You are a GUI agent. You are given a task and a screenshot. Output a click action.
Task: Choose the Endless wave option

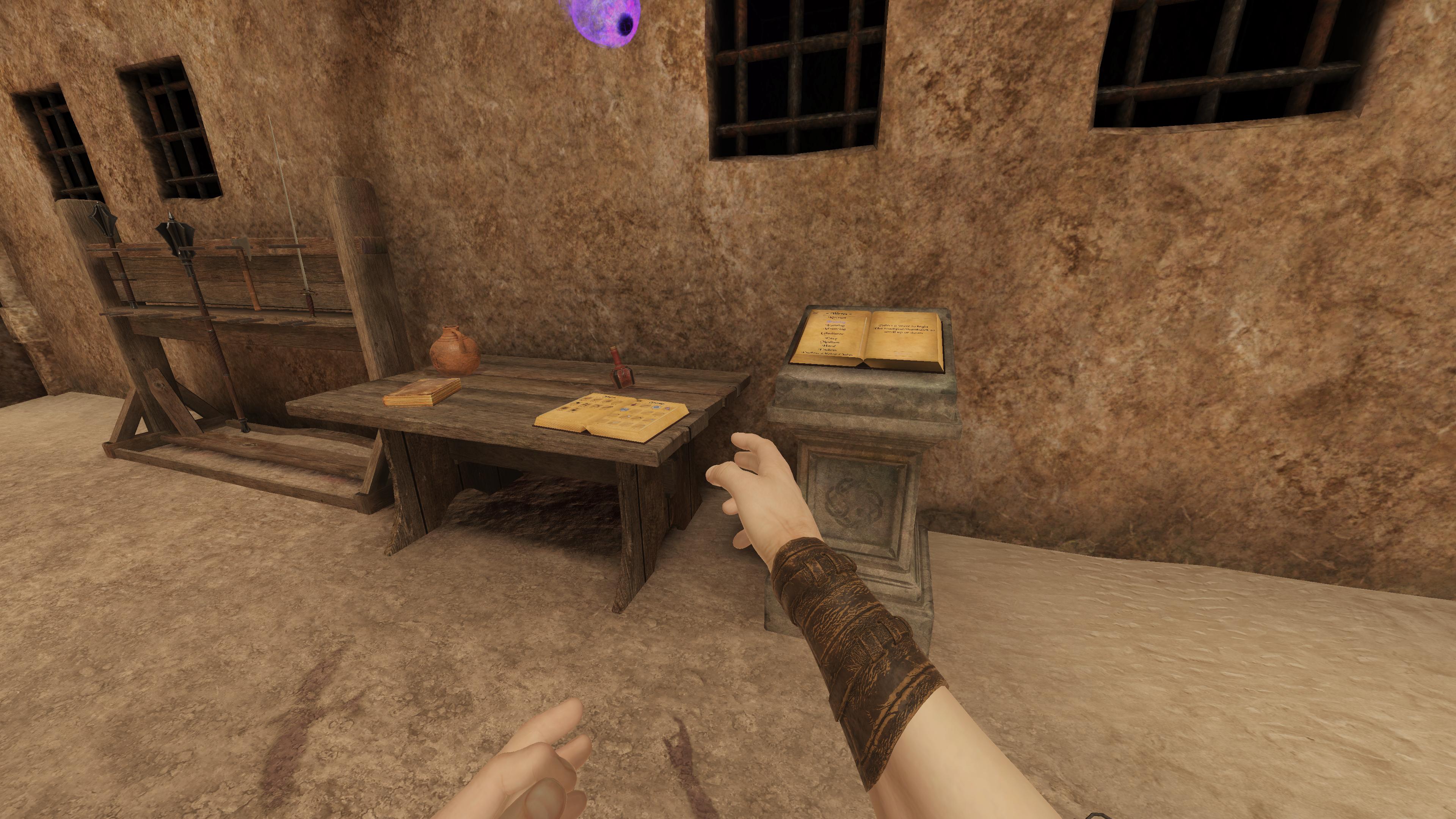coord(827,350)
